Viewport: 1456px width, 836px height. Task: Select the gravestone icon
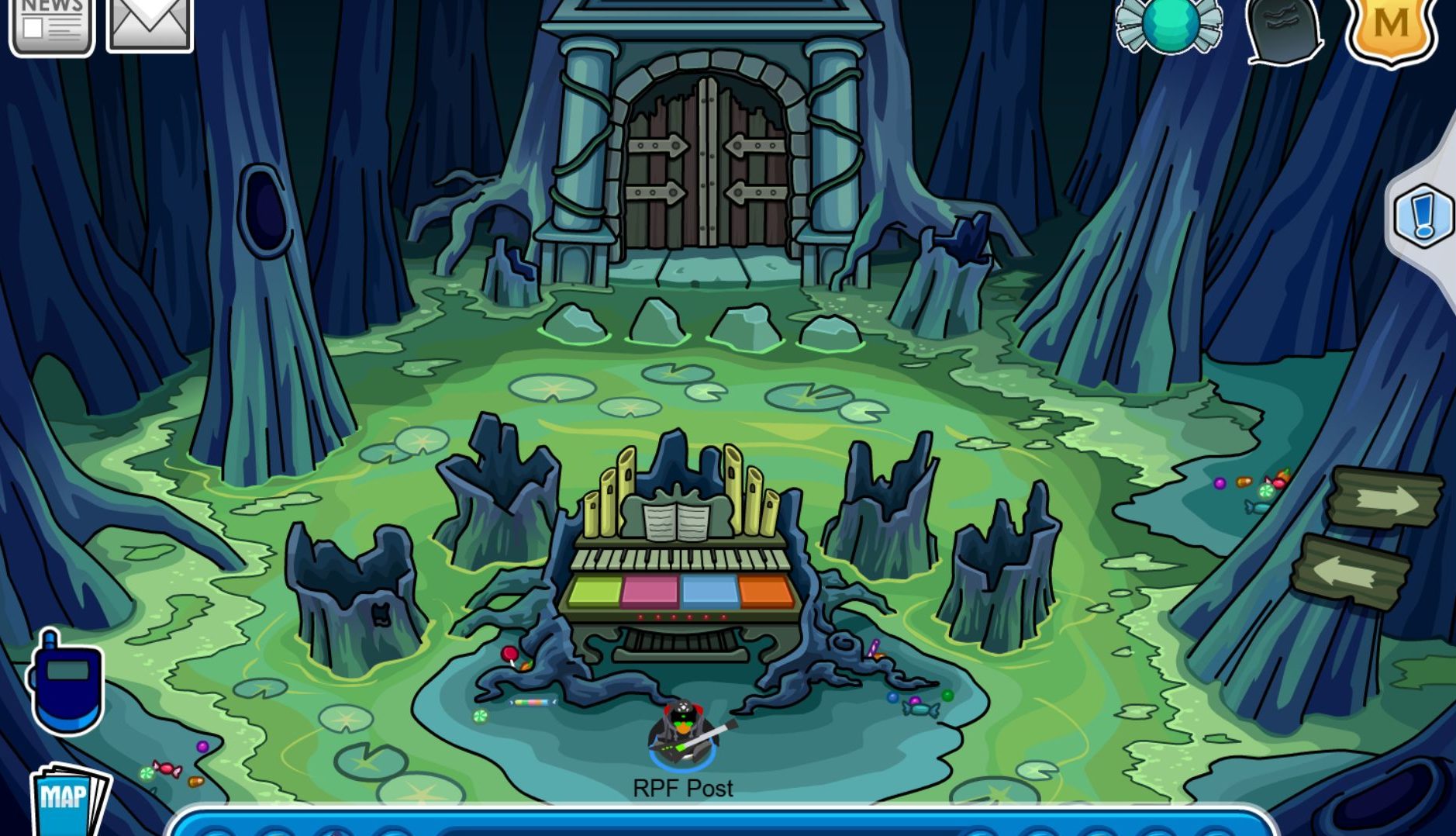pos(1283,29)
